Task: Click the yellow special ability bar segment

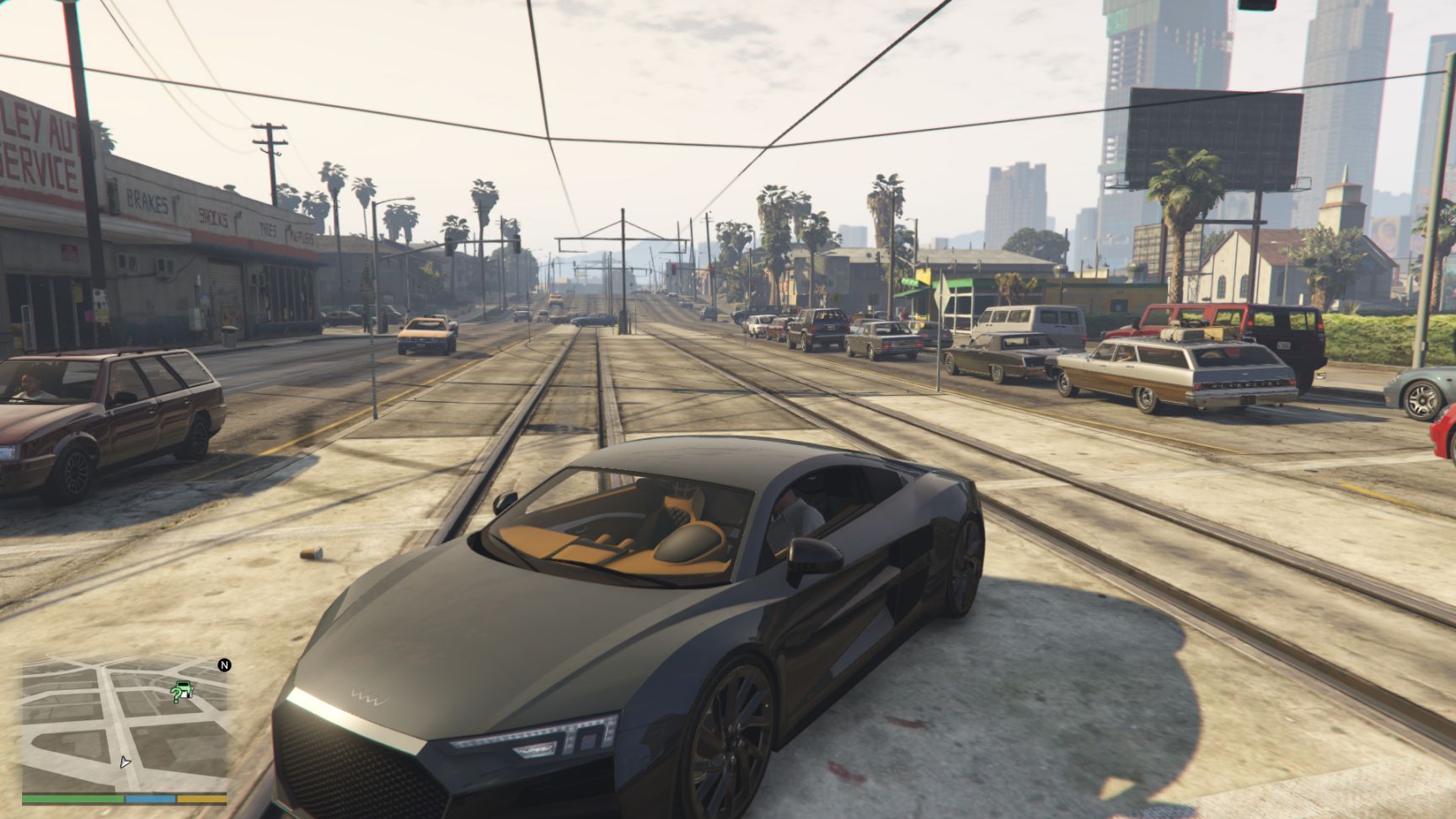Action: (x=202, y=799)
